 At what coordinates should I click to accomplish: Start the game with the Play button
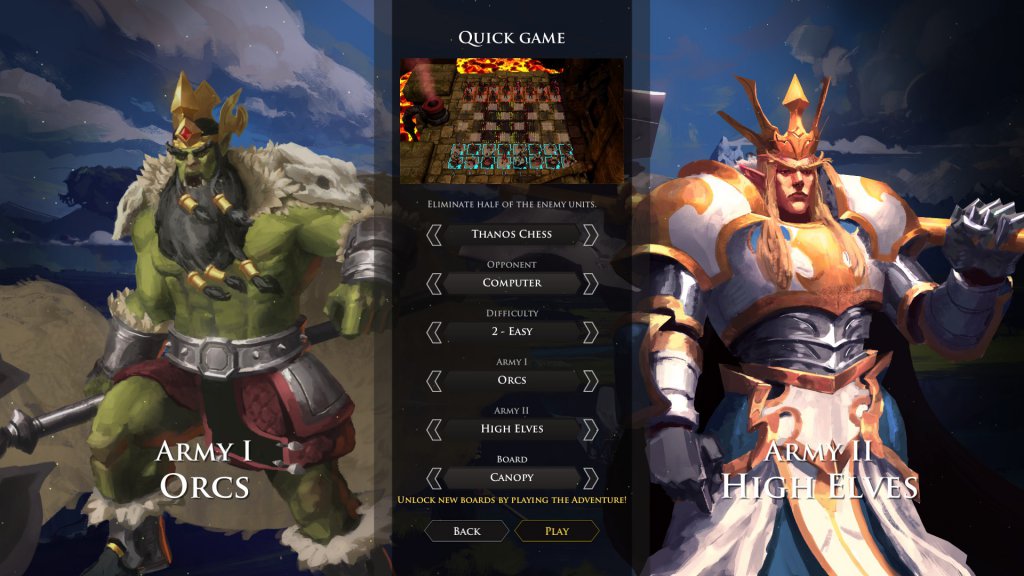click(557, 531)
